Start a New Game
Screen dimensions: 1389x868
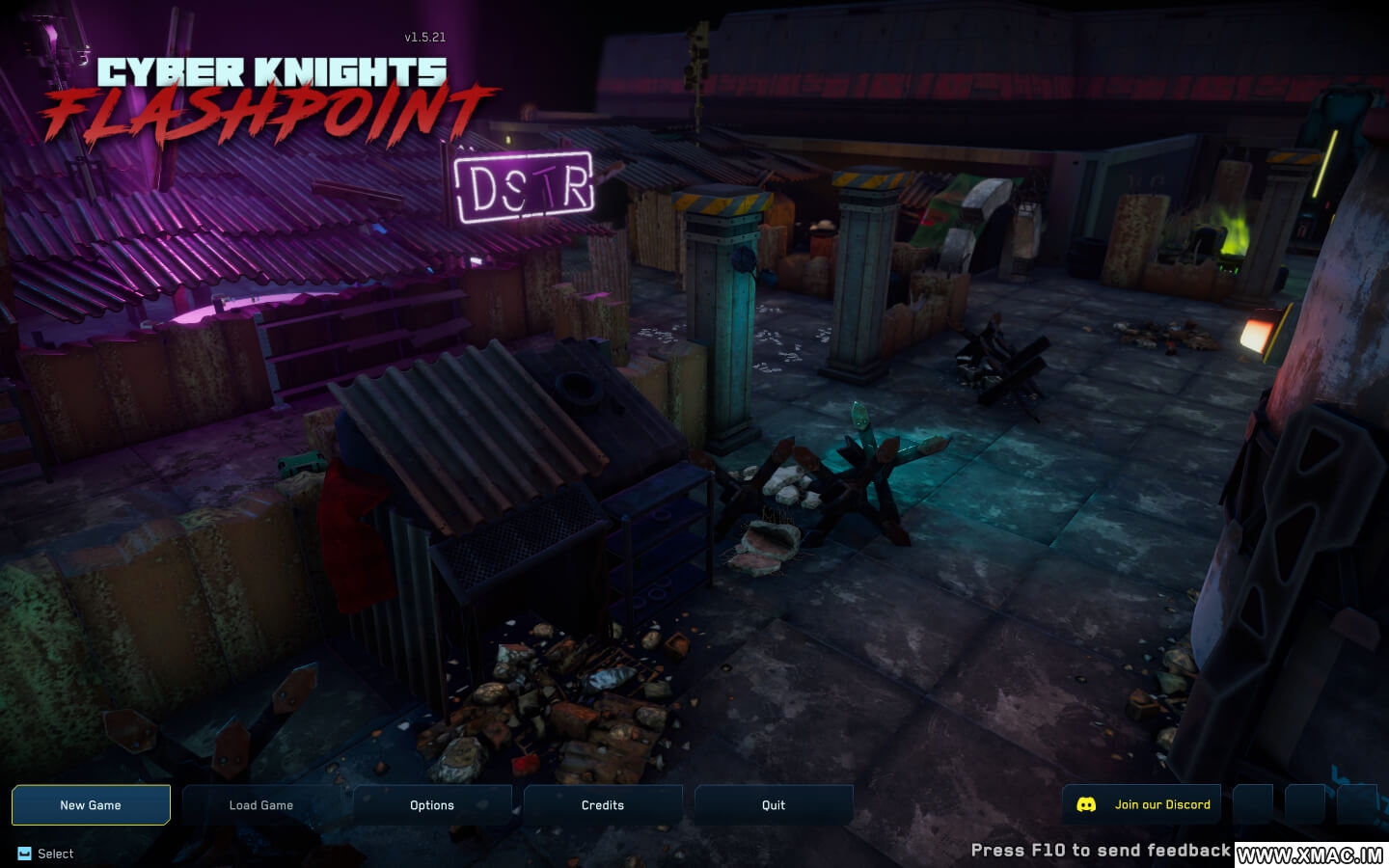tap(91, 805)
